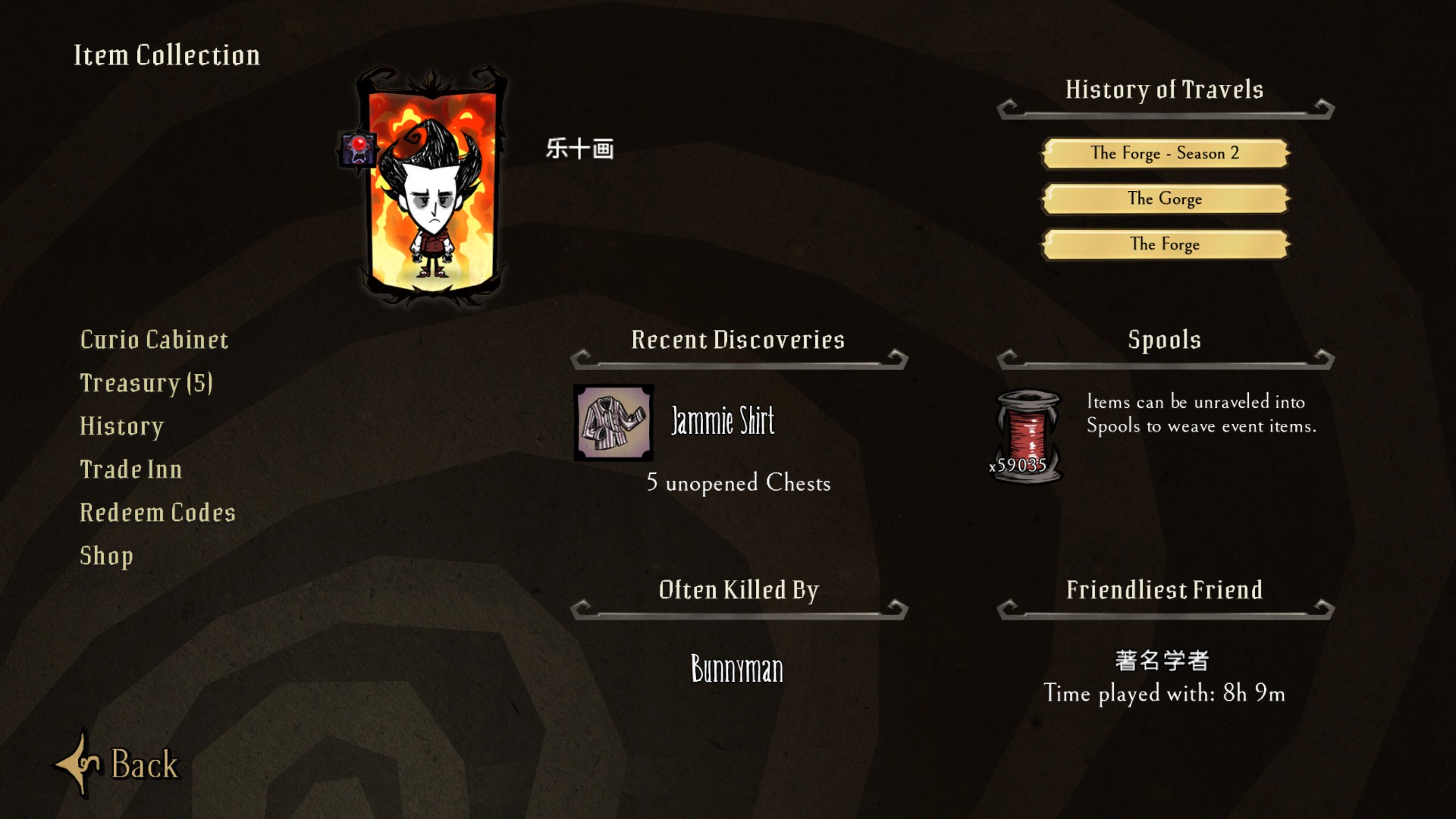The width and height of the screenshot is (1456, 819).
Task: Click the back arrow icon
Action: (80, 764)
